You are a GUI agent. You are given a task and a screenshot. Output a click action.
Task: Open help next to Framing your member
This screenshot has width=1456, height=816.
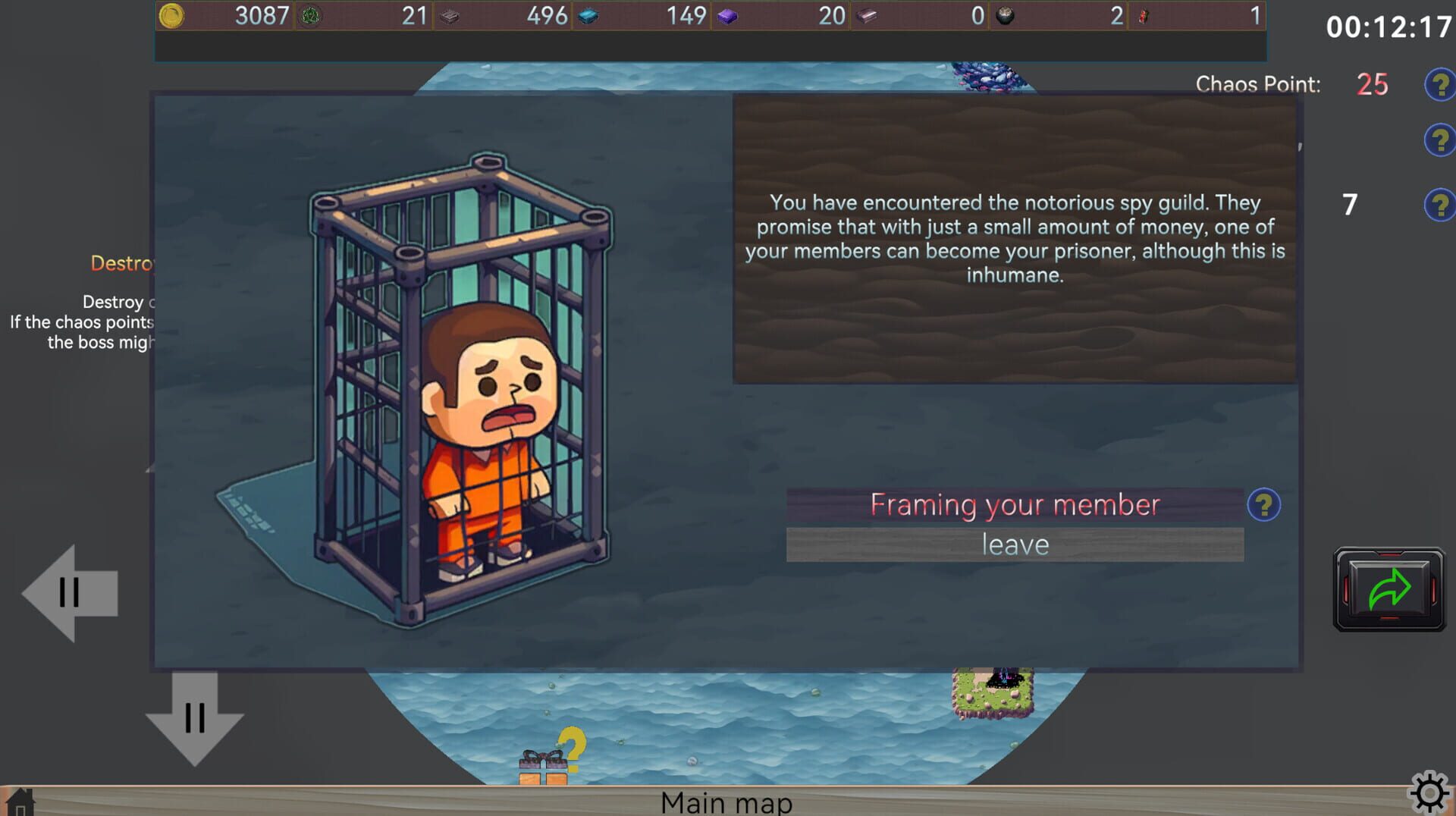(1263, 504)
